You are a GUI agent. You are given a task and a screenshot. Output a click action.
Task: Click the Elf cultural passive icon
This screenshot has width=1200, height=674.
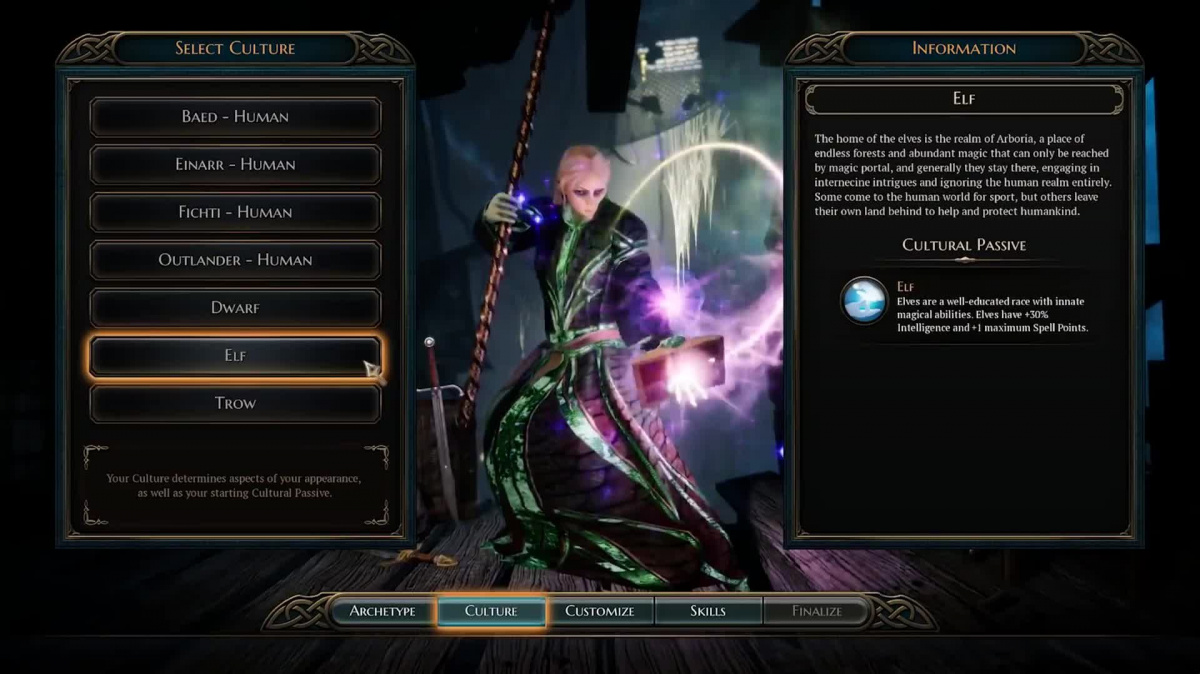coord(864,301)
